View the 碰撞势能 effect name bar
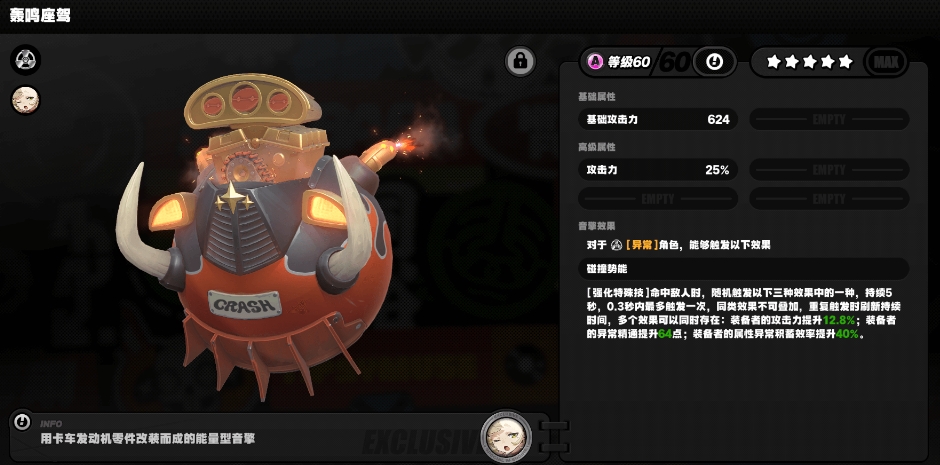This screenshot has height=465, width=940. tap(743, 268)
